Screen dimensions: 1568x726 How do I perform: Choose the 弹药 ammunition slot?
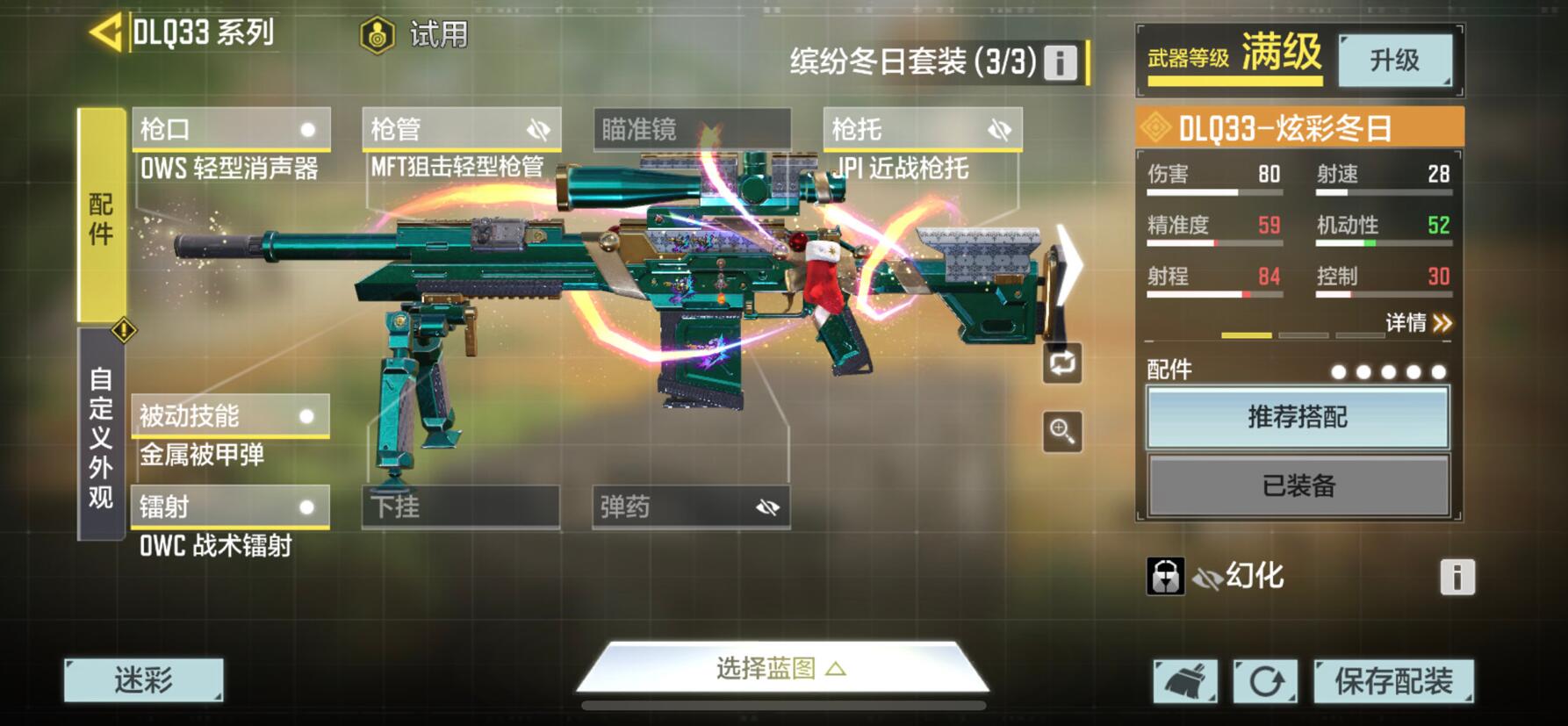[x=691, y=507]
